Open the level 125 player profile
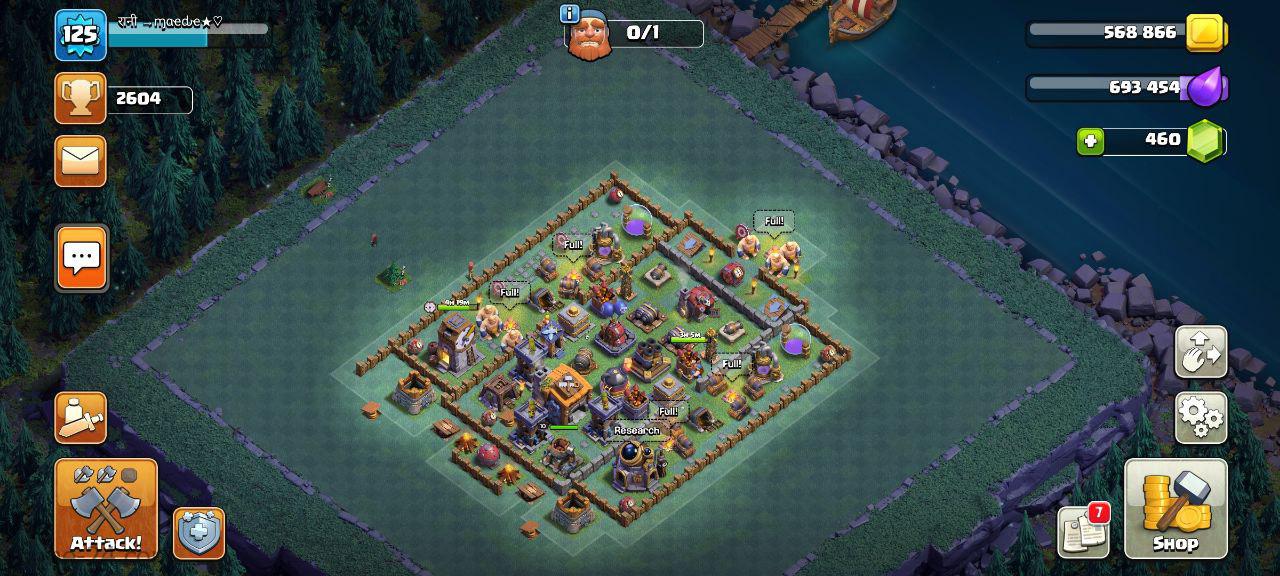 80,35
